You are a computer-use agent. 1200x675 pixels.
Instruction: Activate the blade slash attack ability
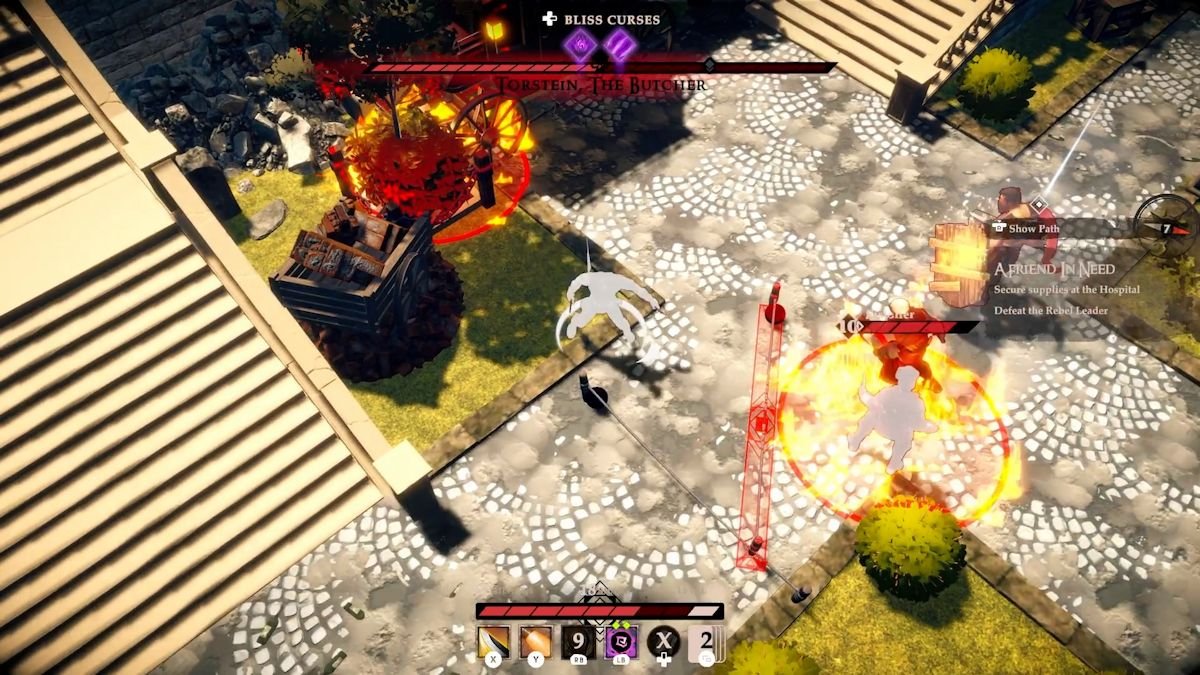(493, 641)
